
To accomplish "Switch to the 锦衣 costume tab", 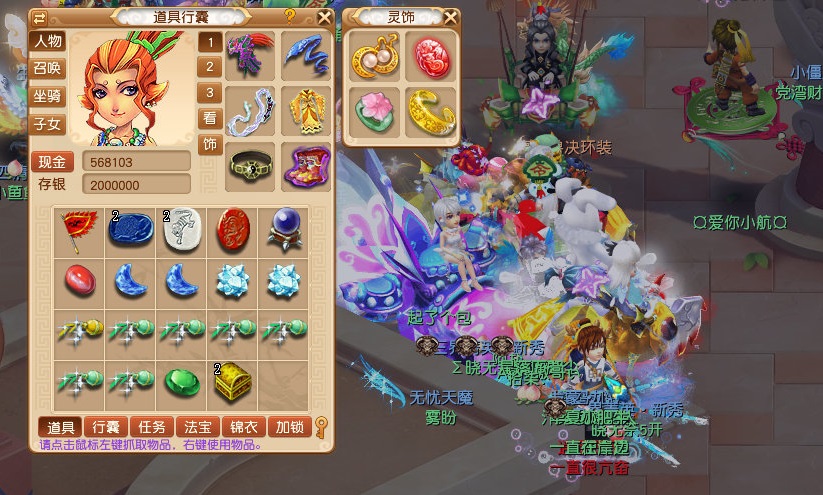I will (243, 427).
